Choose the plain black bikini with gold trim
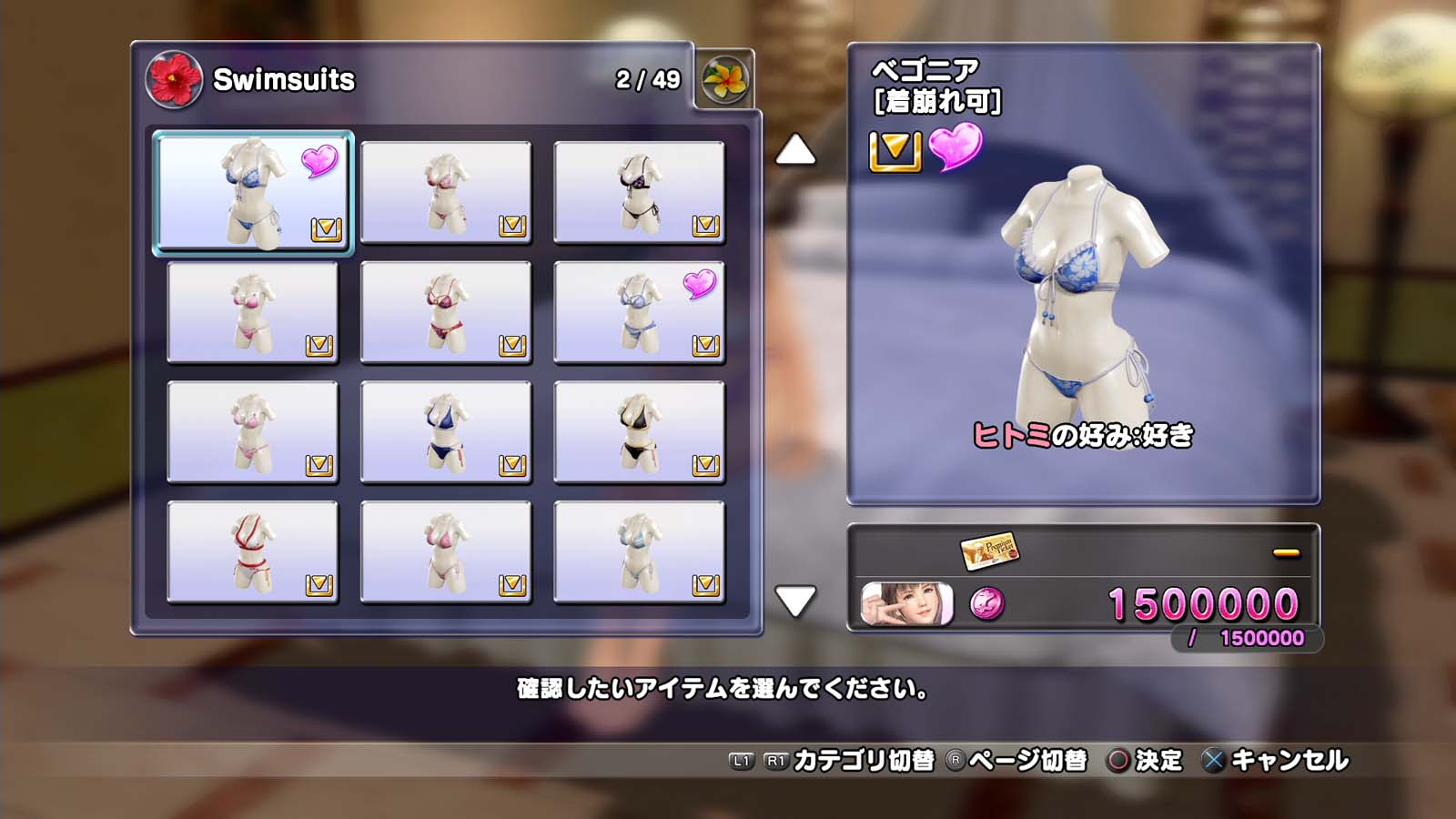 tap(639, 432)
